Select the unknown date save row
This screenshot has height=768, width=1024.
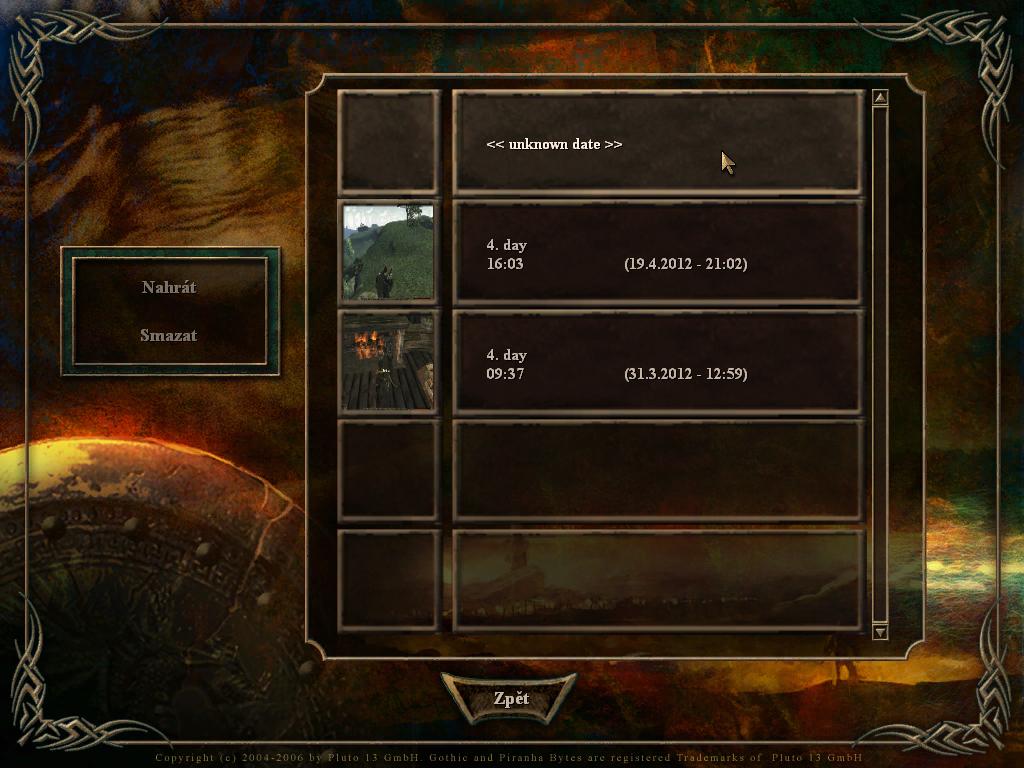click(657, 143)
